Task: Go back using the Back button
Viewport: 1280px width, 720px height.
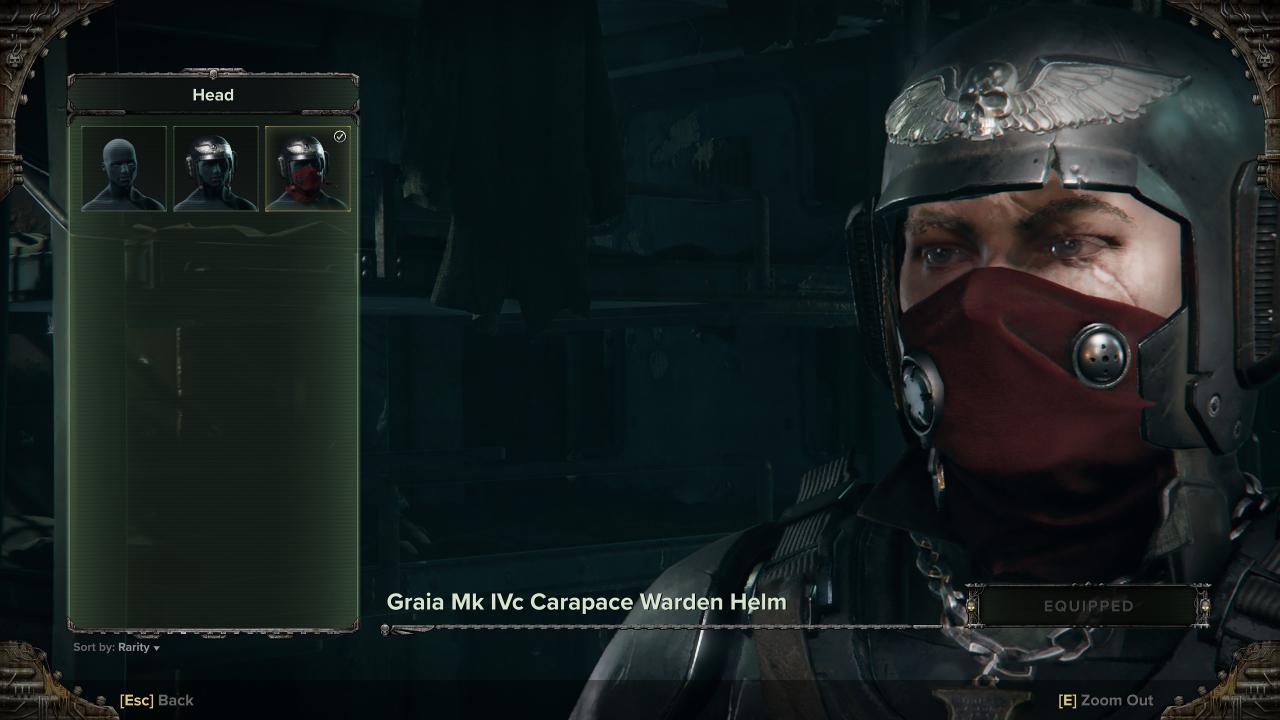Action: pos(157,700)
